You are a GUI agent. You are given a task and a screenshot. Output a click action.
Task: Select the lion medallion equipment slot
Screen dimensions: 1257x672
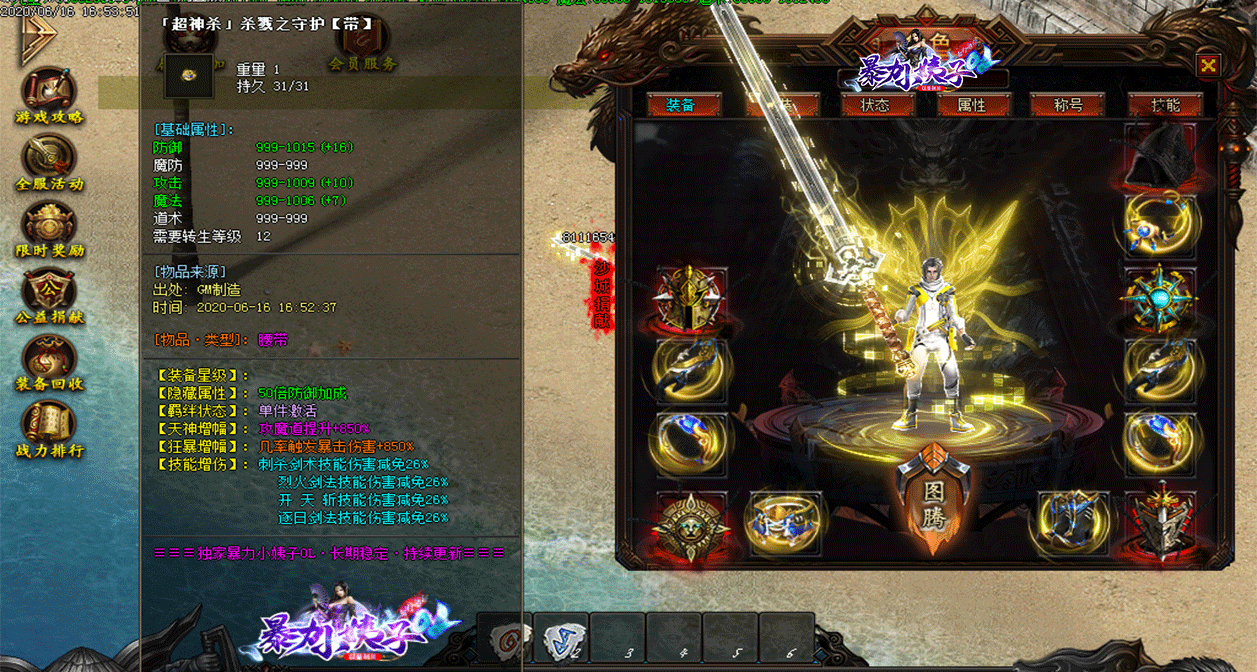coord(690,524)
